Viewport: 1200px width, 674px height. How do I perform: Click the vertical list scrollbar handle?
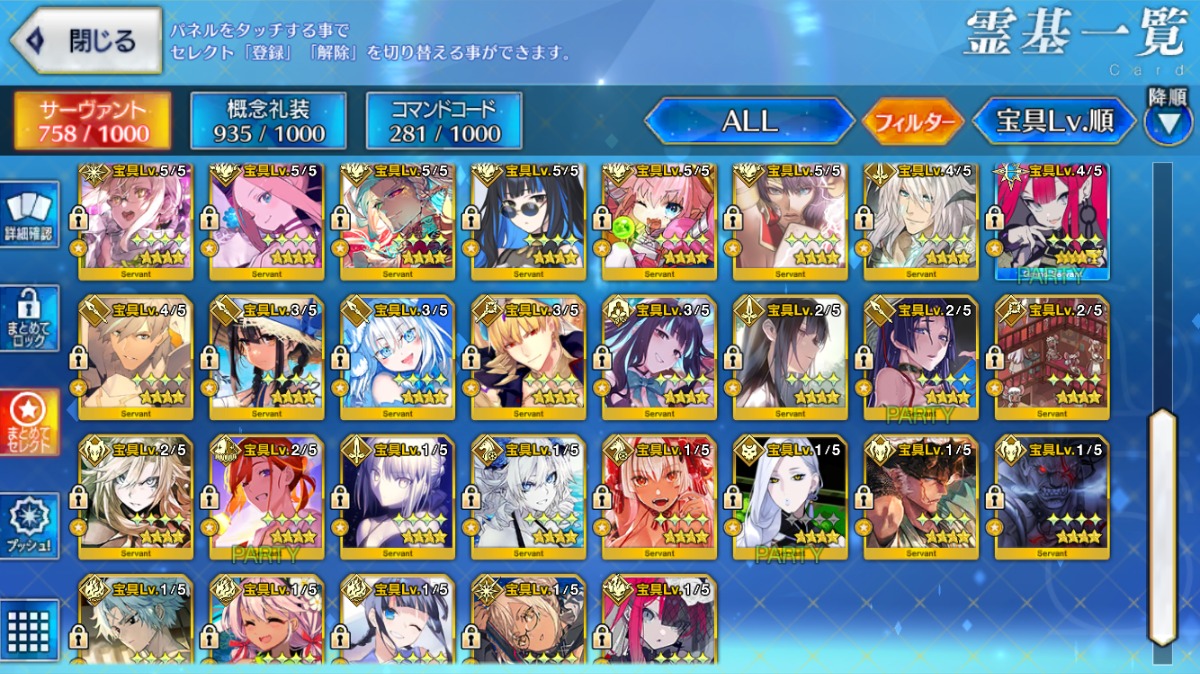[1161, 525]
